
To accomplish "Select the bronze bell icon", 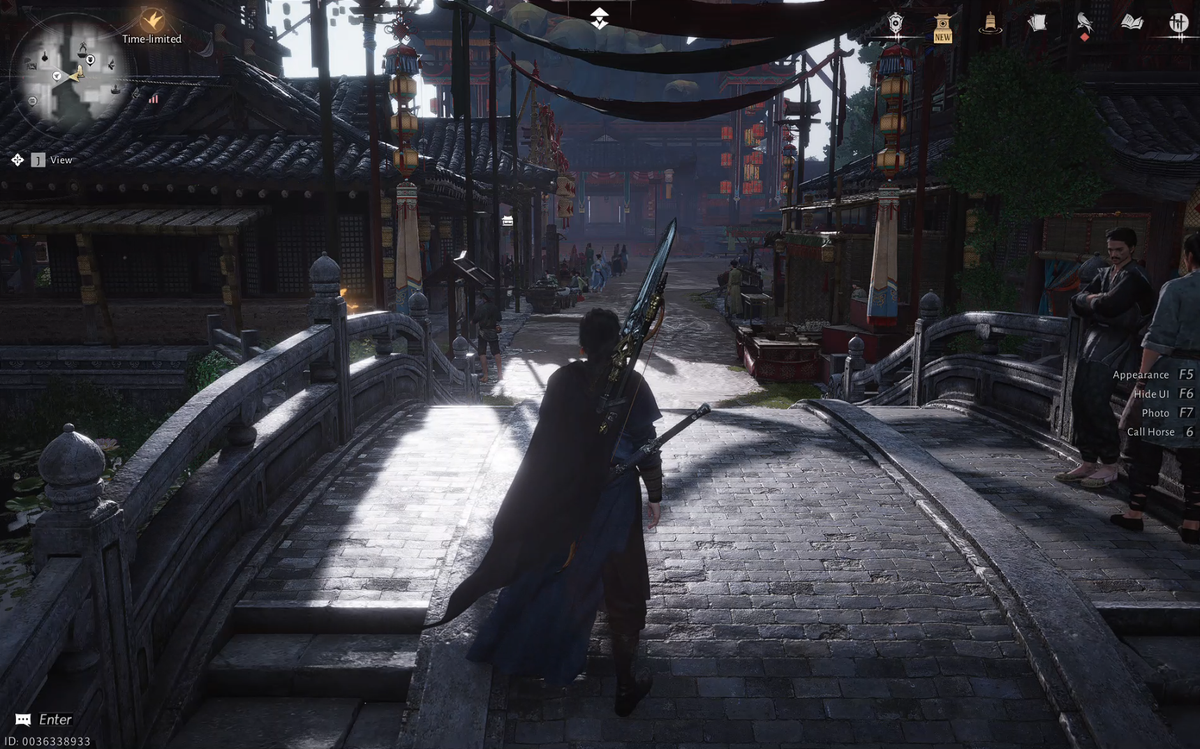I will click(x=990, y=23).
